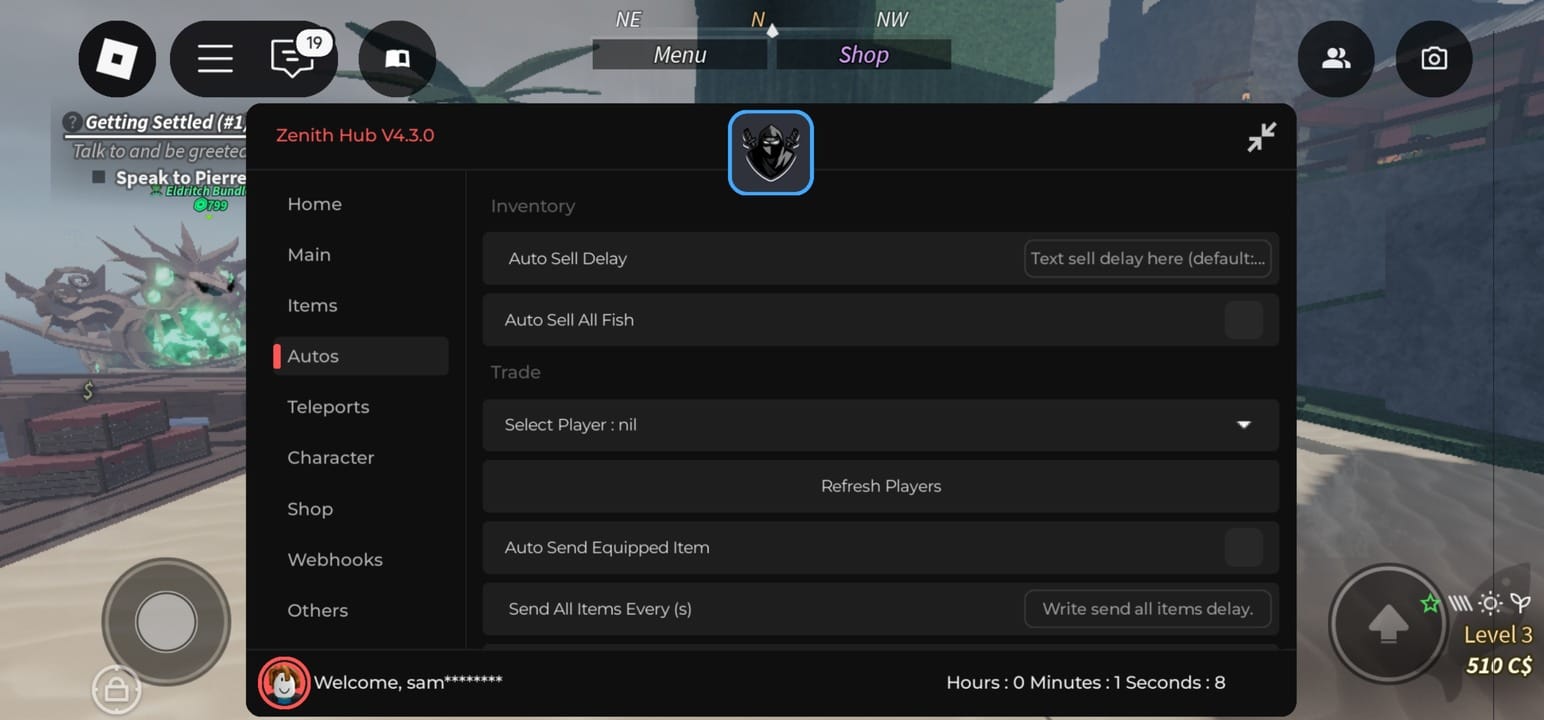Open the Roblox menu logo
This screenshot has width=1544, height=720.
[116, 59]
